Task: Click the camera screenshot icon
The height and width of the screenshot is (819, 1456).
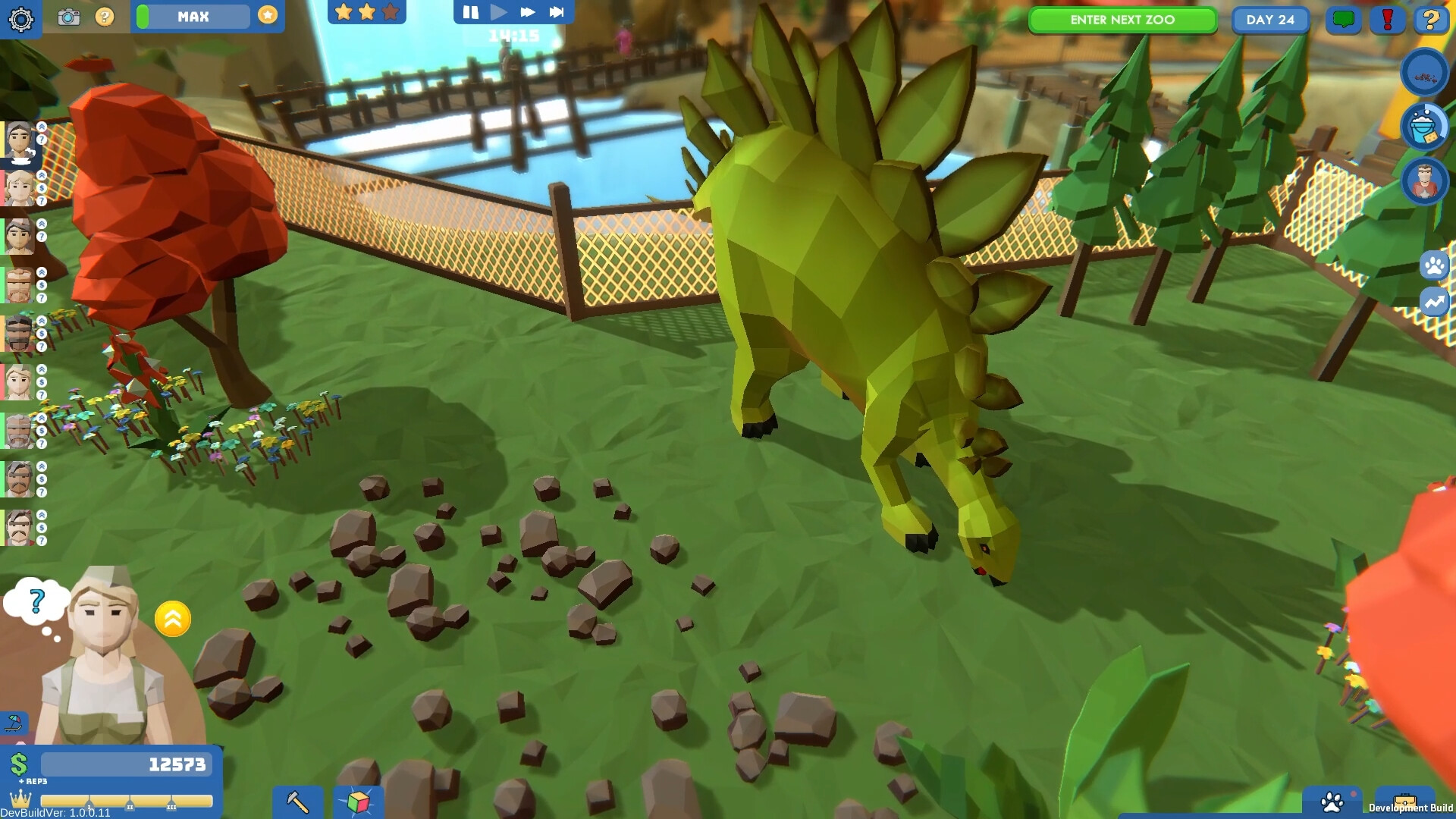Action: [69, 17]
